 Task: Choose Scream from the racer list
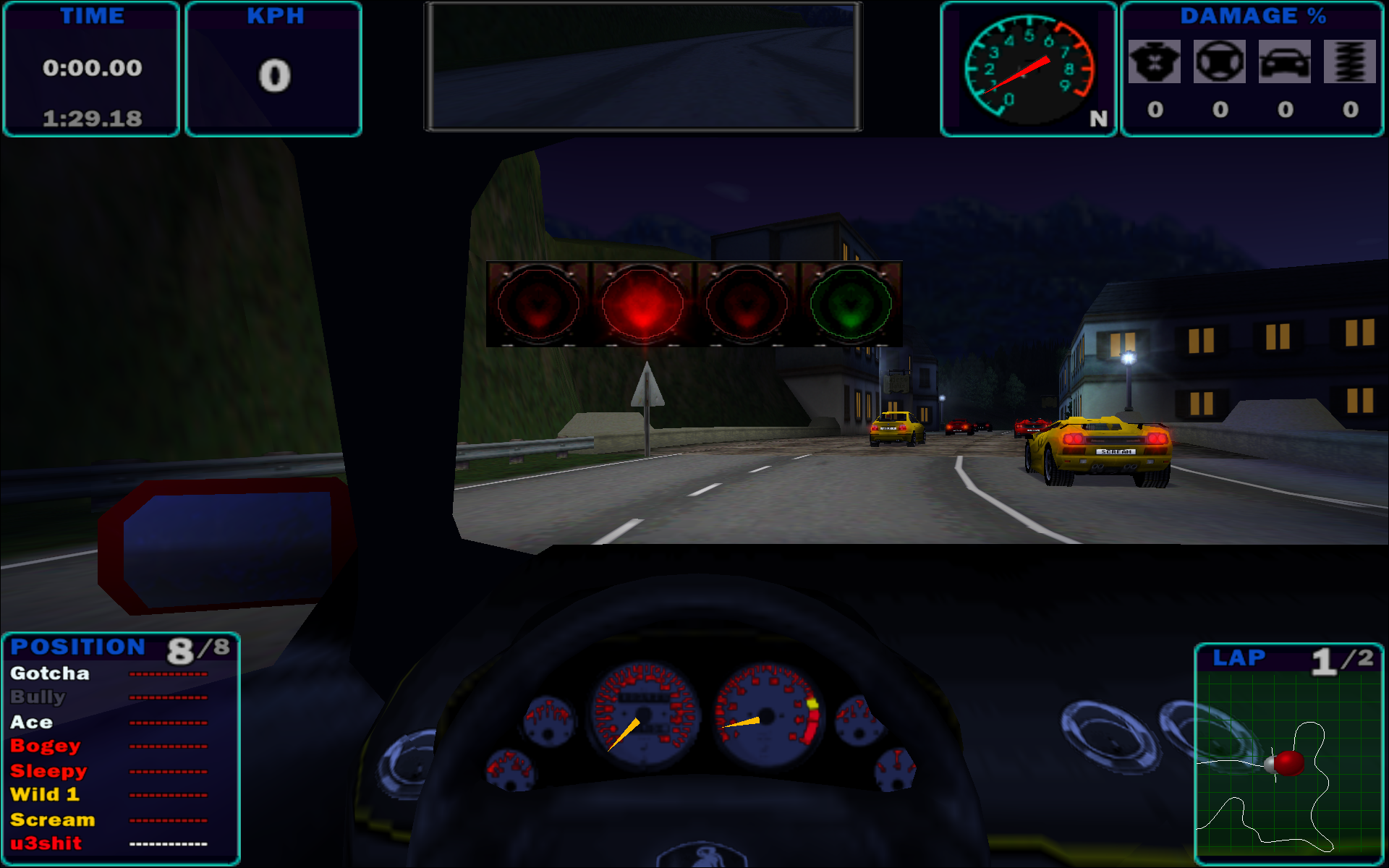click(52, 820)
